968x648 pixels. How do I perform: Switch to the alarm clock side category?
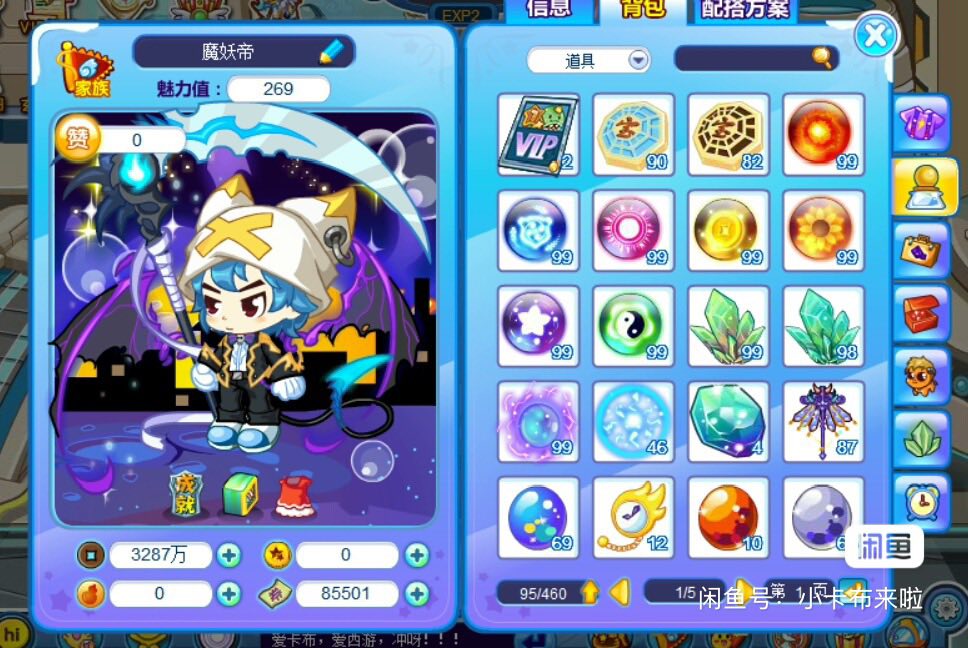920,498
